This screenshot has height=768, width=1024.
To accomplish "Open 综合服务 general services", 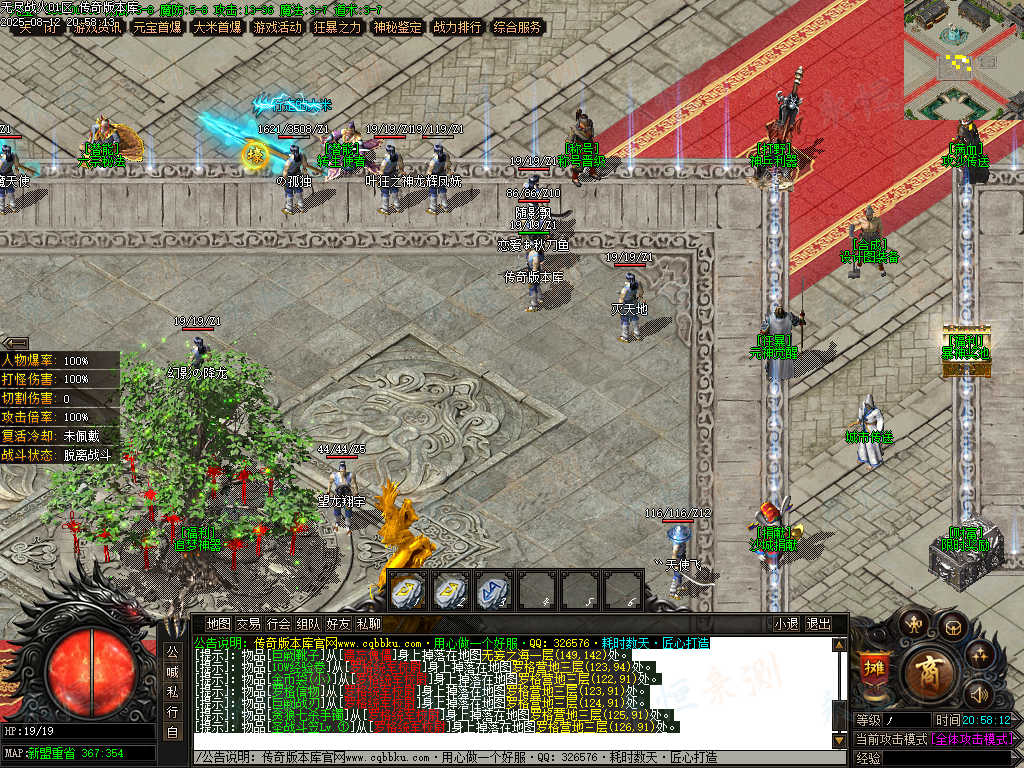I will [x=517, y=27].
